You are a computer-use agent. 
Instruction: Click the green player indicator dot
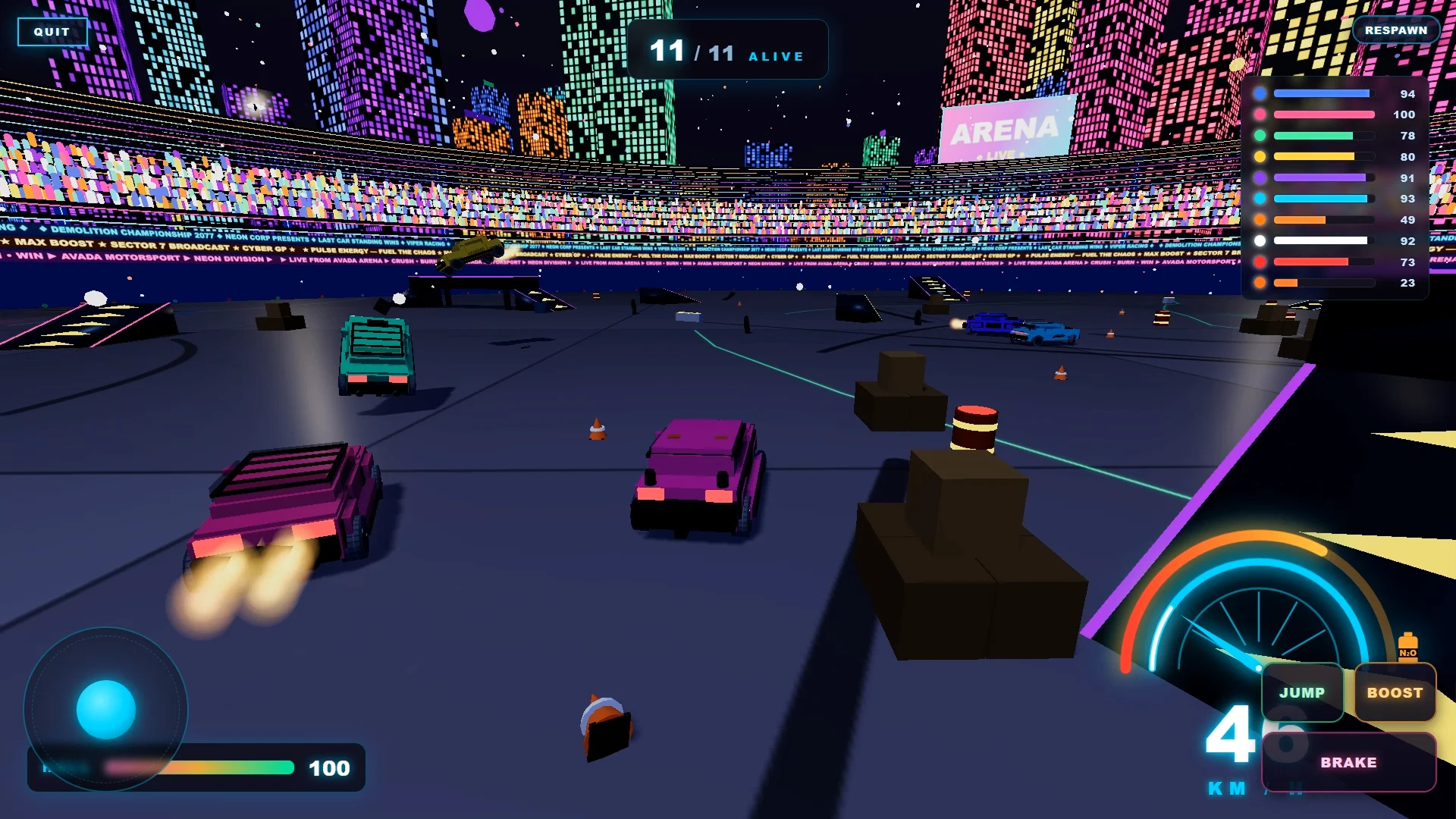[x=1259, y=136]
